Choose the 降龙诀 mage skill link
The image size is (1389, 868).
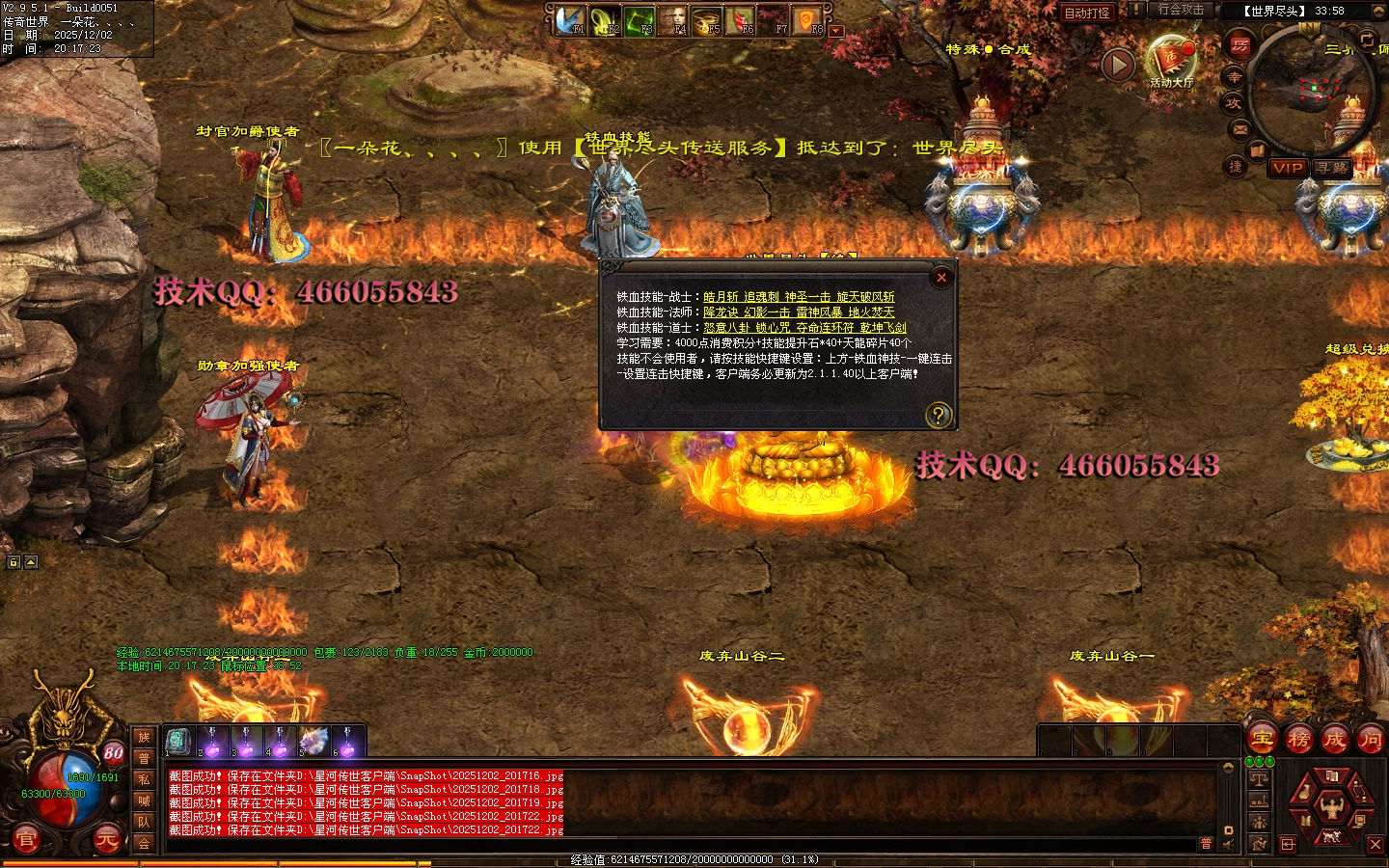pos(721,312)
